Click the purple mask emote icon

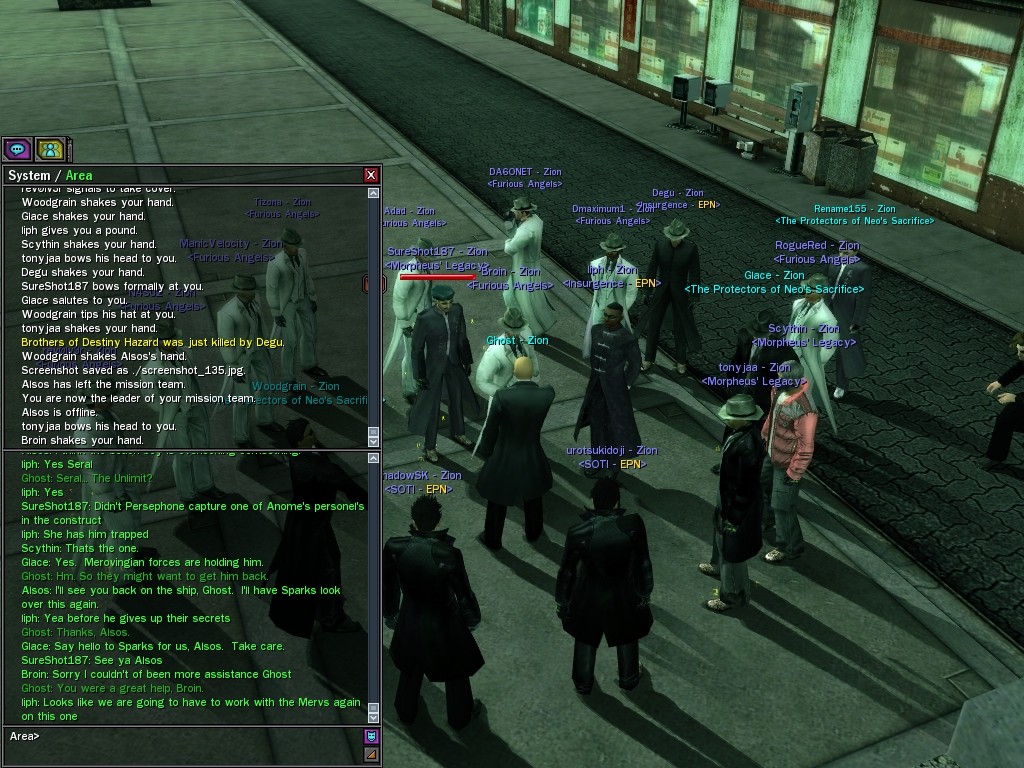371,737
